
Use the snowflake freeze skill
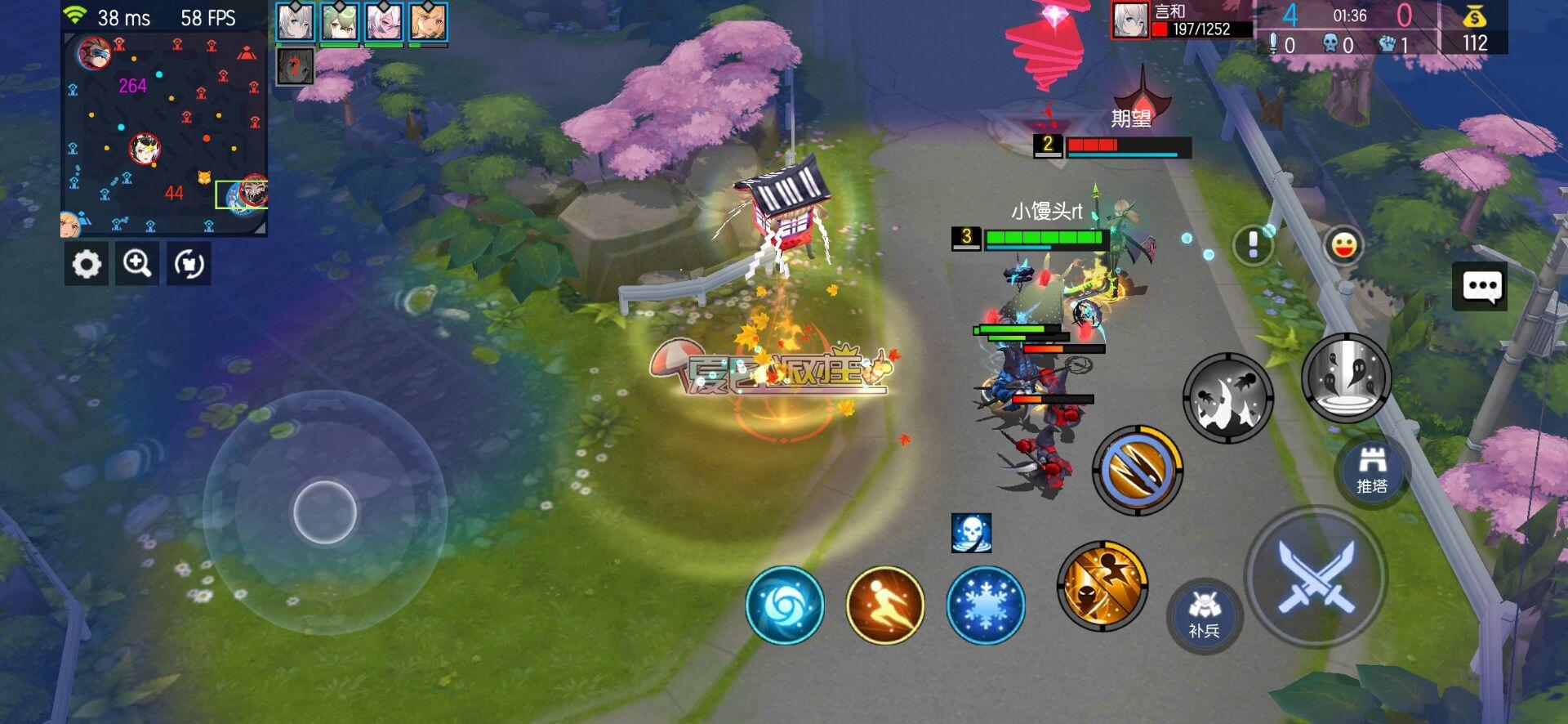coord(986,604)
